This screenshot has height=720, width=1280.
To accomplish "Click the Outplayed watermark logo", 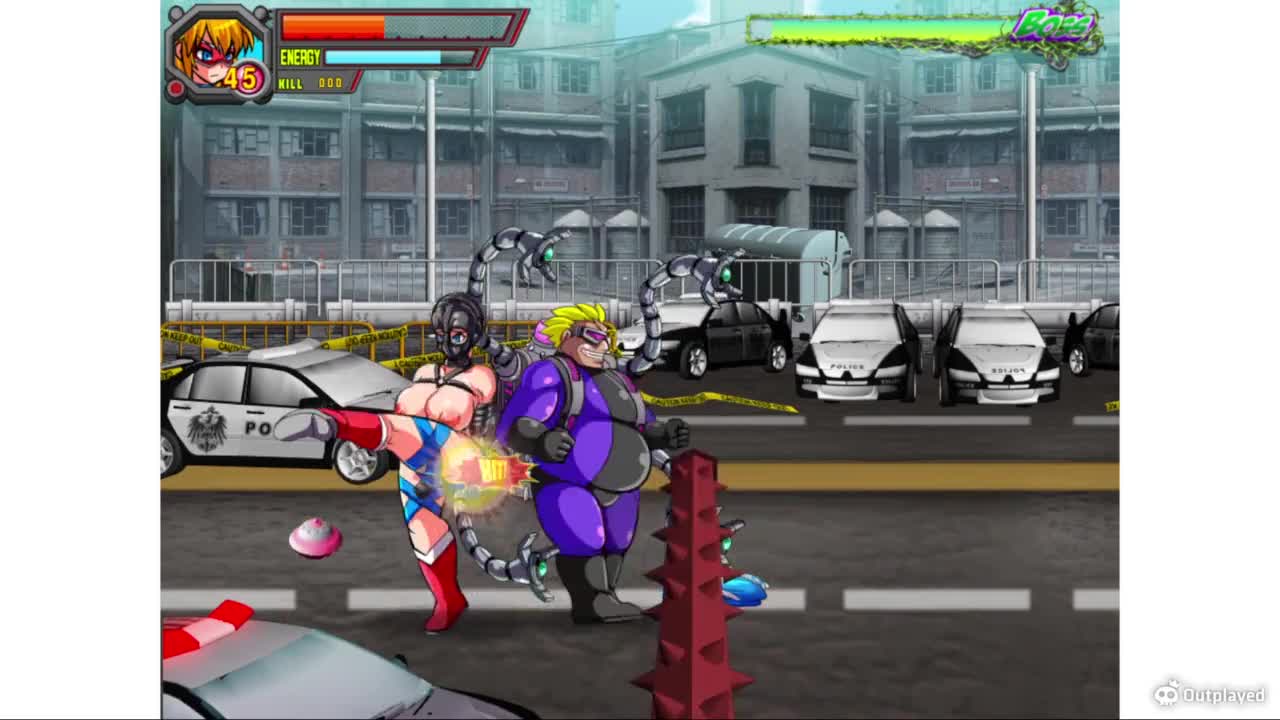I will coord(1209,693).
